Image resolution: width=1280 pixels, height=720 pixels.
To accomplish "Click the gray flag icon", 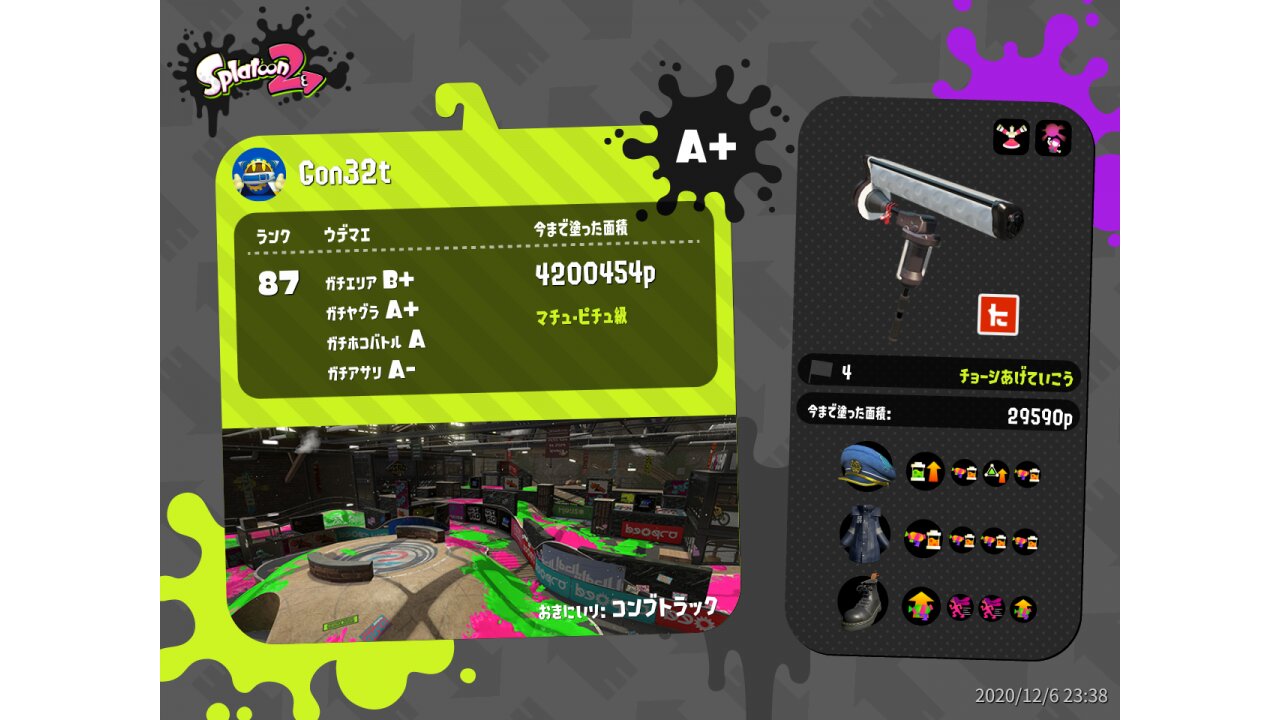I will 821,371.
